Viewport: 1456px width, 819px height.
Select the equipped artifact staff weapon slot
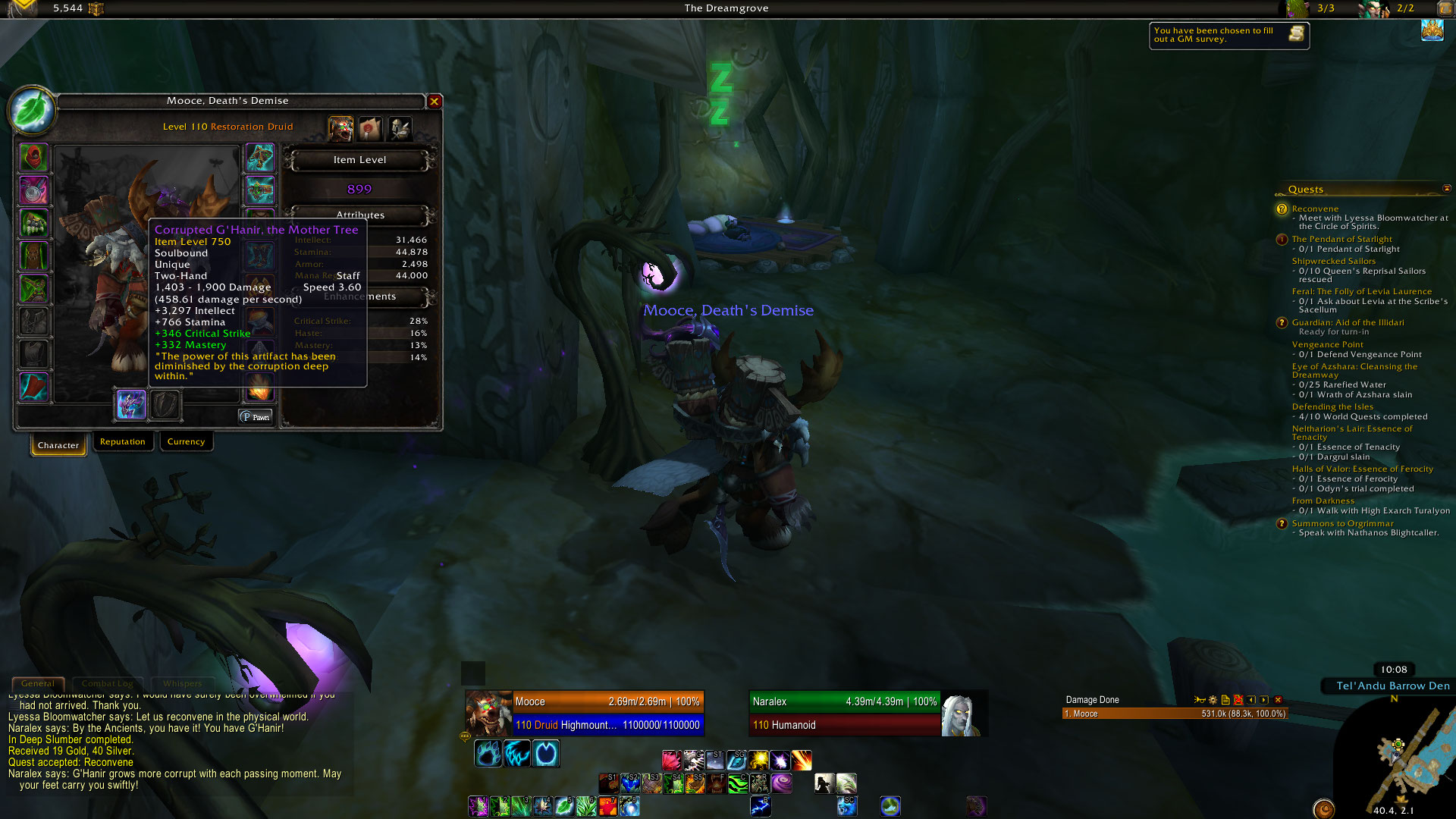[131, 404]
